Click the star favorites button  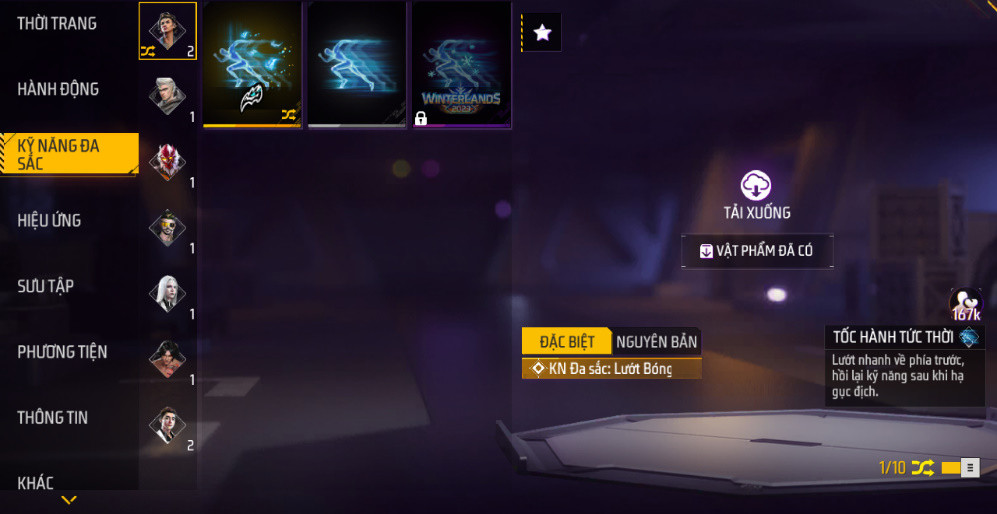[542, 33]
